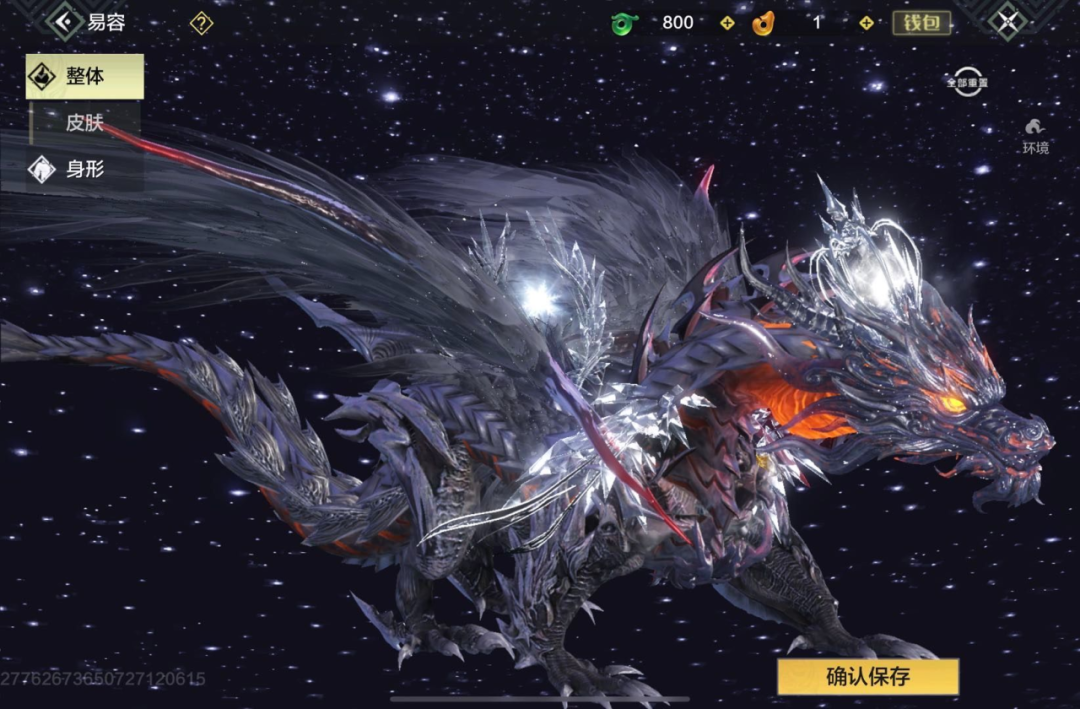
Task: Choose the 皮肤 sub-option
Action: 85,123
